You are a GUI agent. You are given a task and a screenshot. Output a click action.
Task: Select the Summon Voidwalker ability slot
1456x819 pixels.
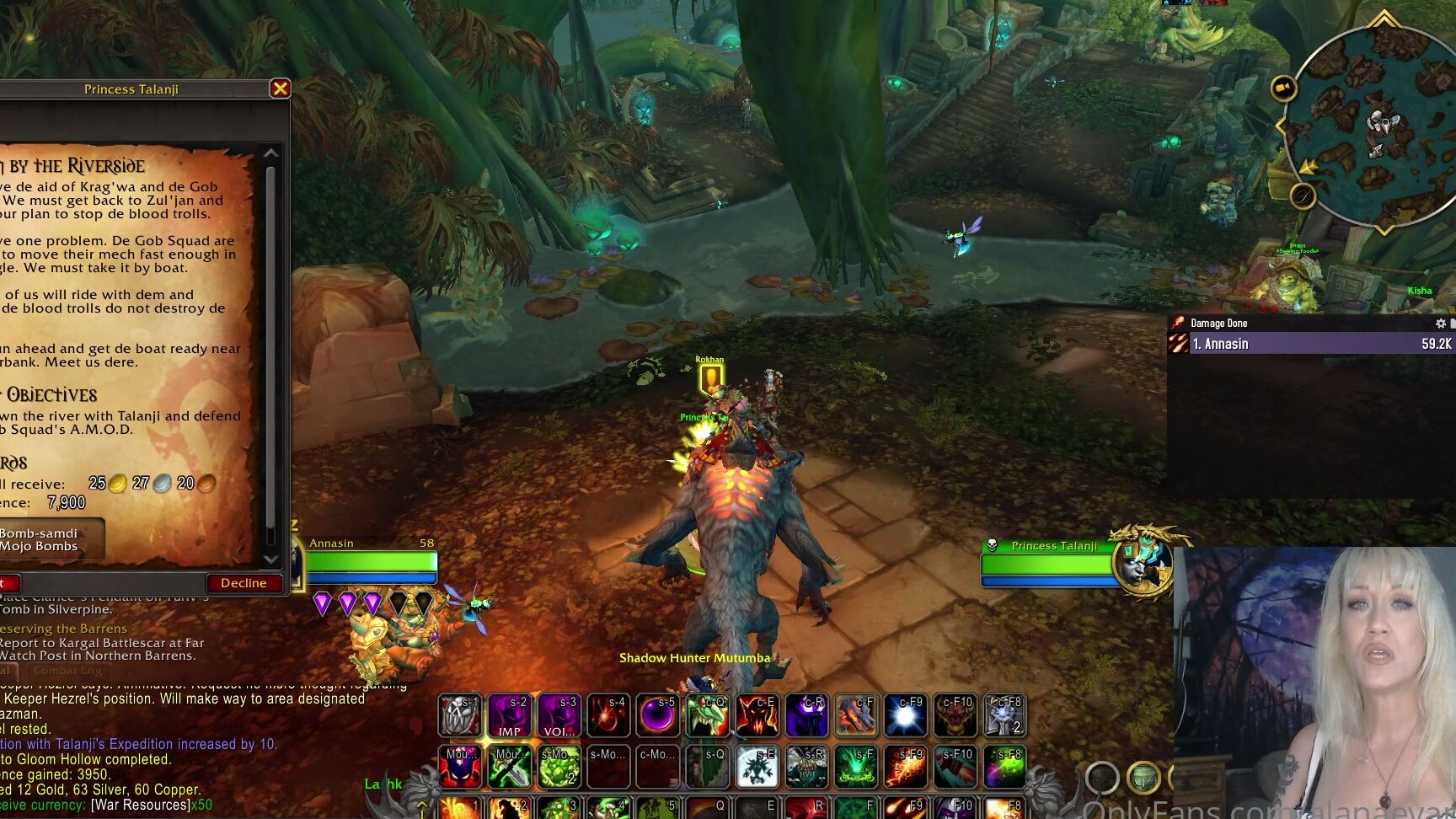559,716
